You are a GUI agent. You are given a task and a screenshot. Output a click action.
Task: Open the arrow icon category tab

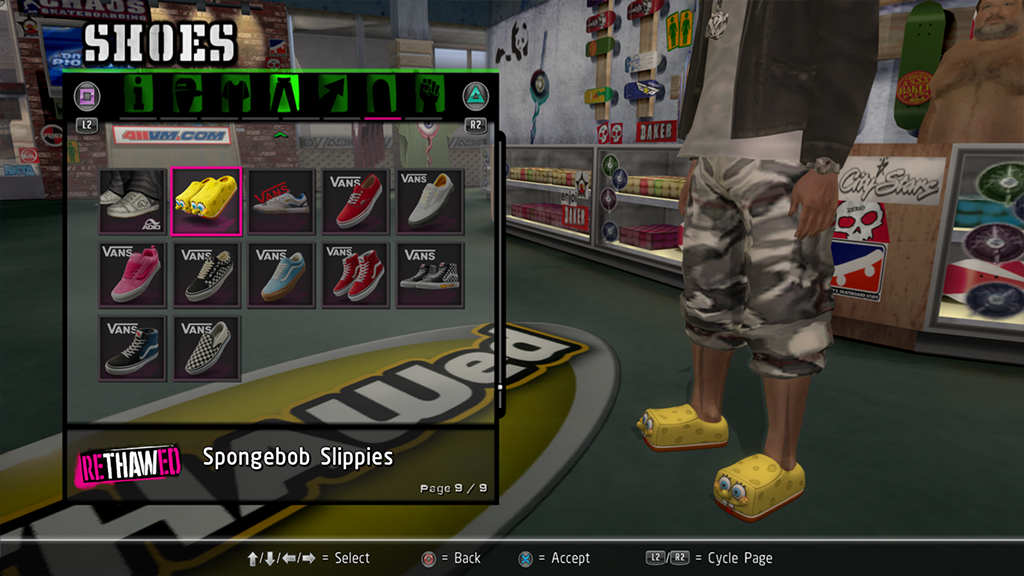(x=333, y=95)
